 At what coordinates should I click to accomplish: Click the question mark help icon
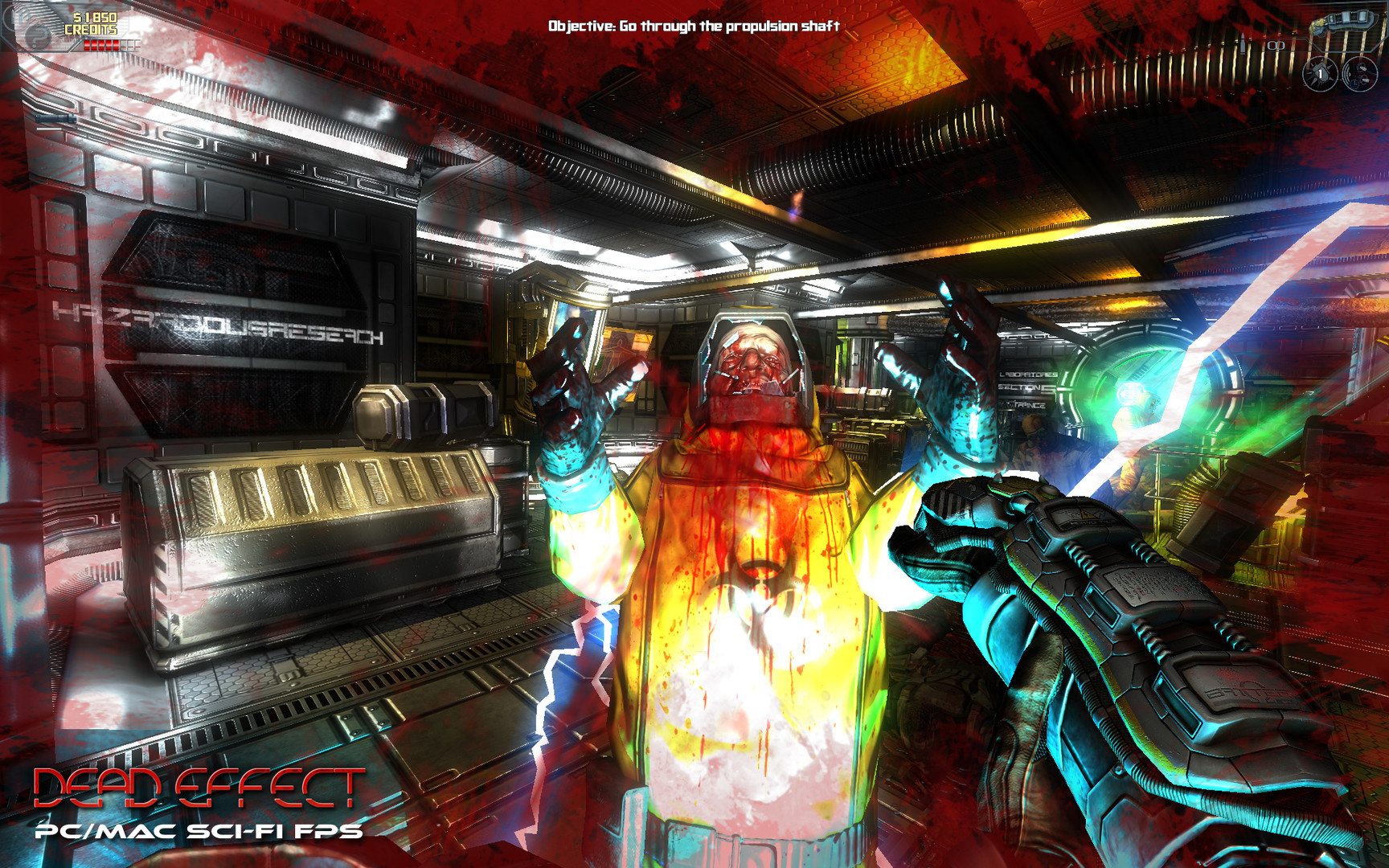pyautogui.click(x=38, y=37)
